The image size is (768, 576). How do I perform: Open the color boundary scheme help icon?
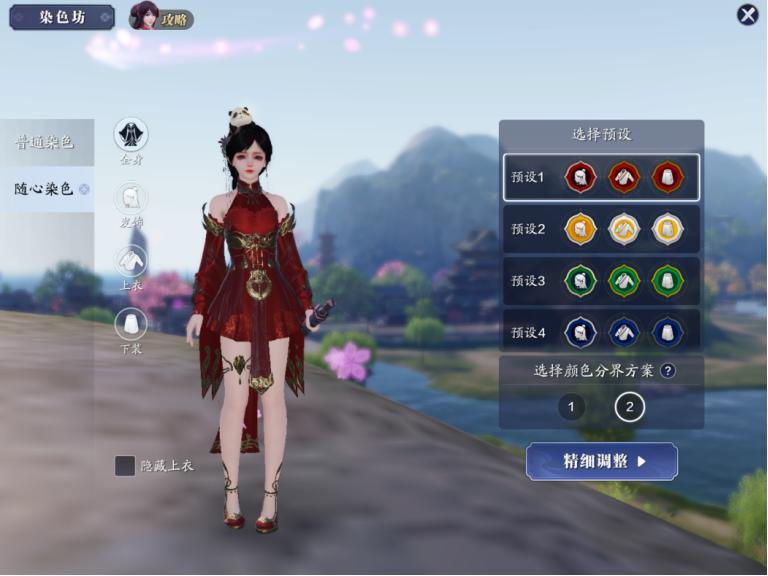(667, 371)
